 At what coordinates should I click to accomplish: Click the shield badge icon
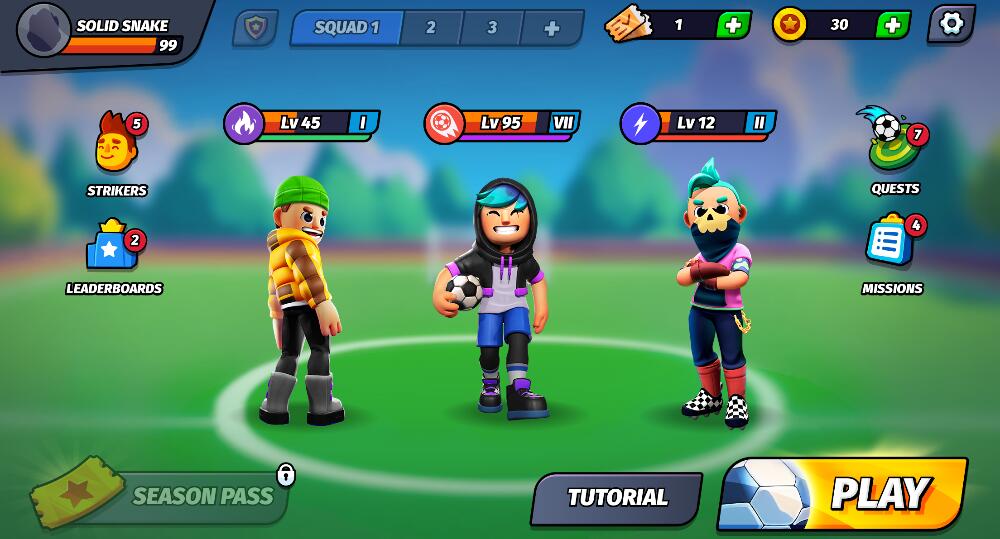254,28
